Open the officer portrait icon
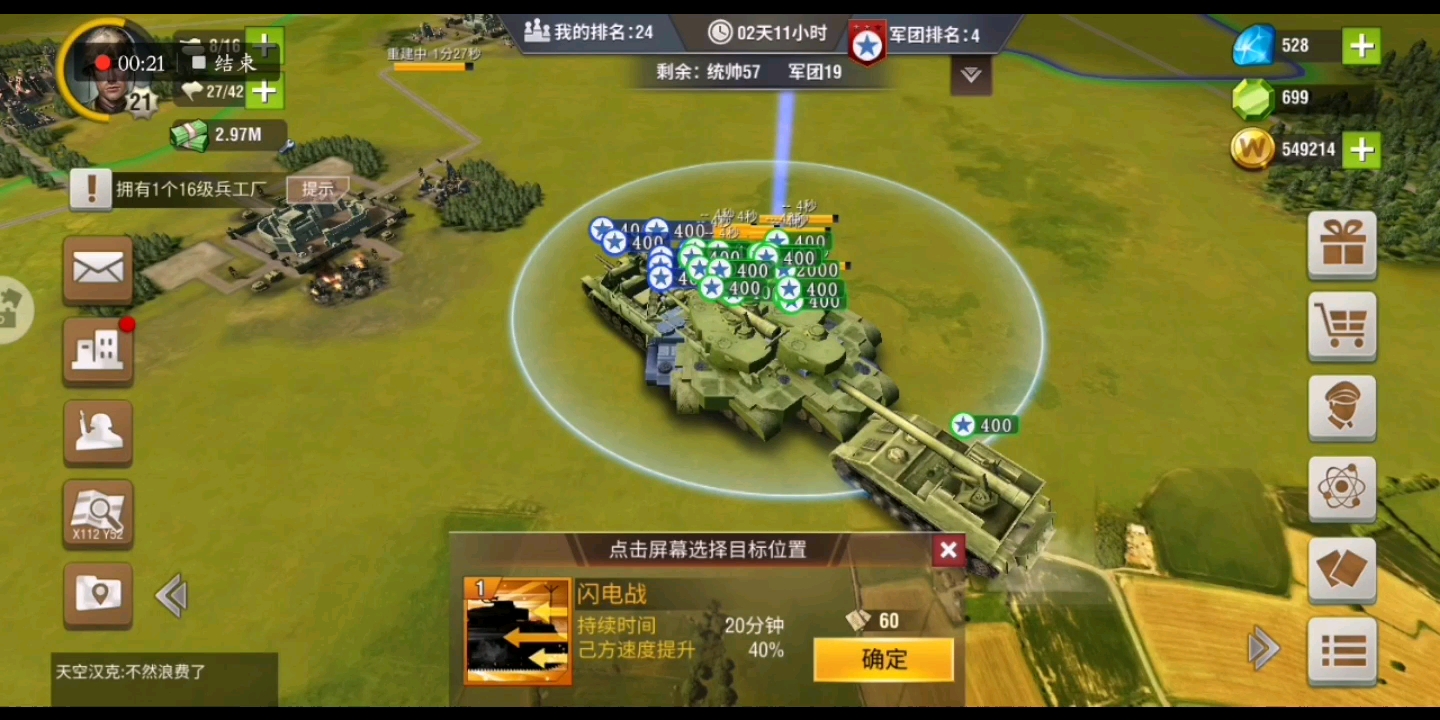The width and height of the screenshot is (1440, 720). 1341,408
